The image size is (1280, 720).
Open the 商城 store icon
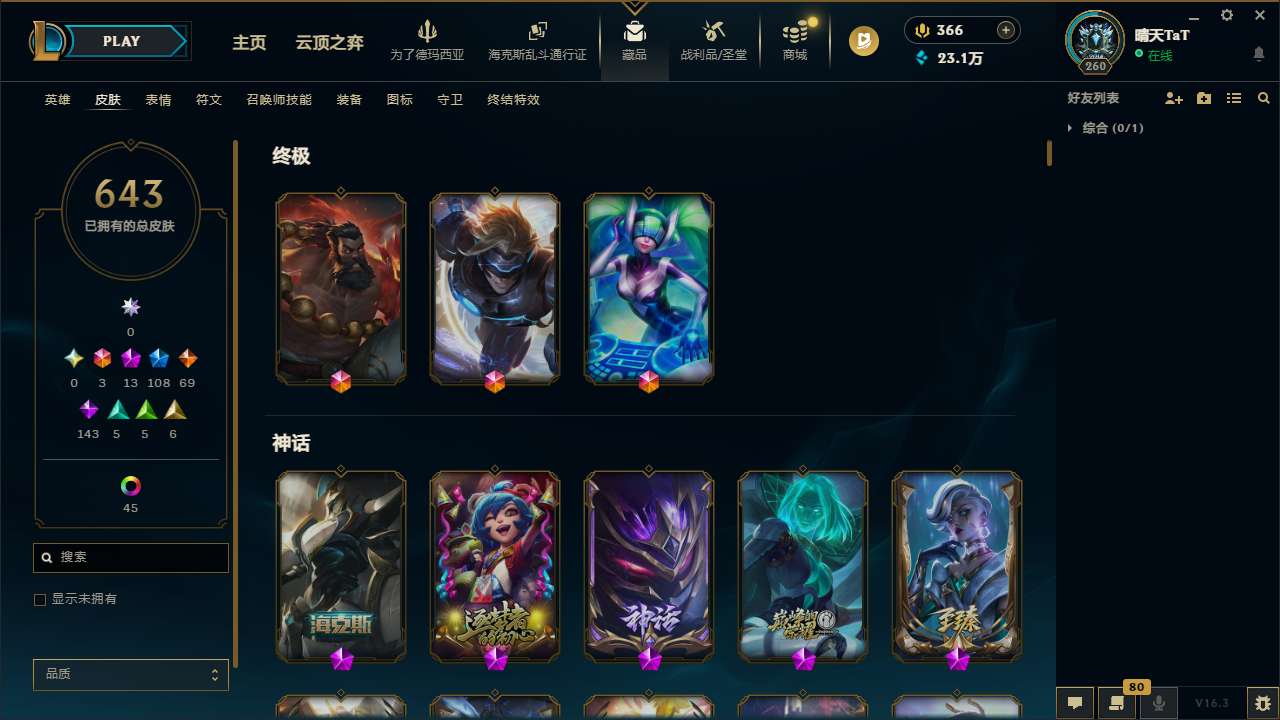click(x=794, y=40)
